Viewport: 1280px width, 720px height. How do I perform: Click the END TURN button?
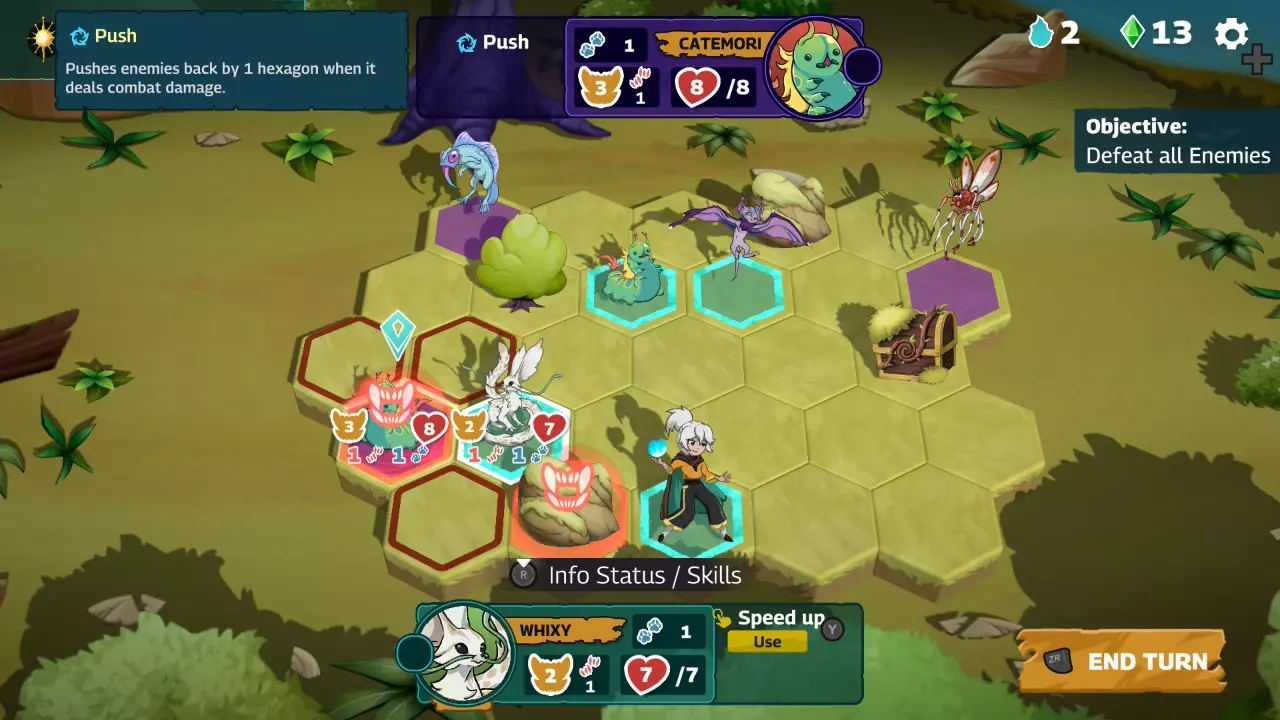coord(1122,661)
